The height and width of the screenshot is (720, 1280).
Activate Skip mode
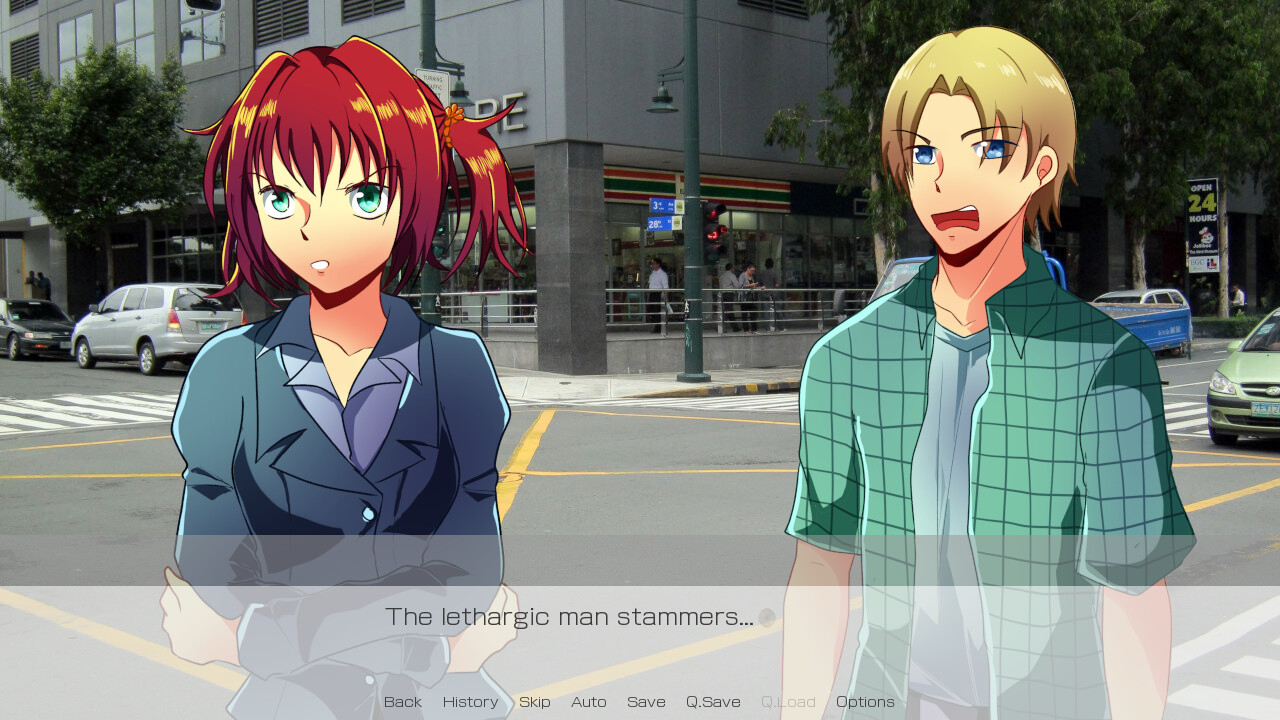pos(534,702)
